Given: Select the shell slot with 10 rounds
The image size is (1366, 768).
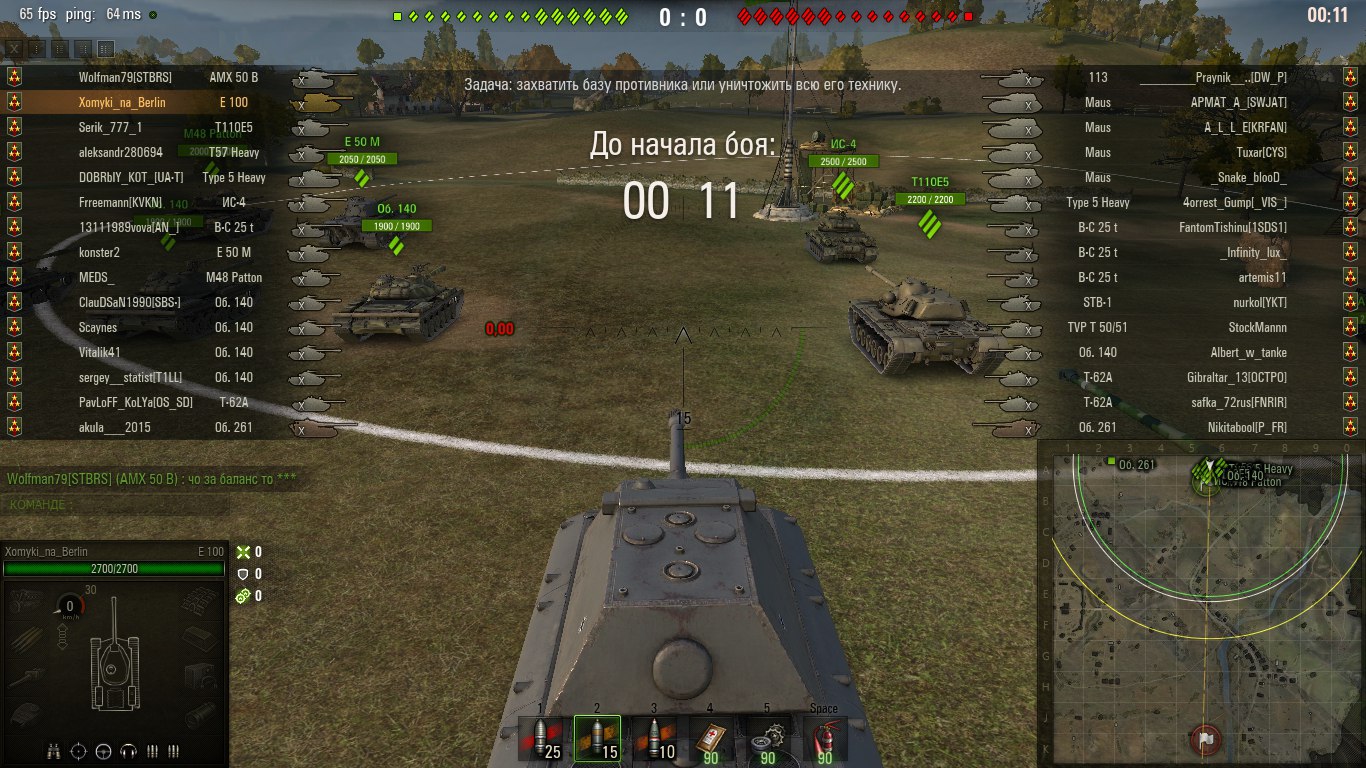Looking at the screenshot, I should [654, 739].
